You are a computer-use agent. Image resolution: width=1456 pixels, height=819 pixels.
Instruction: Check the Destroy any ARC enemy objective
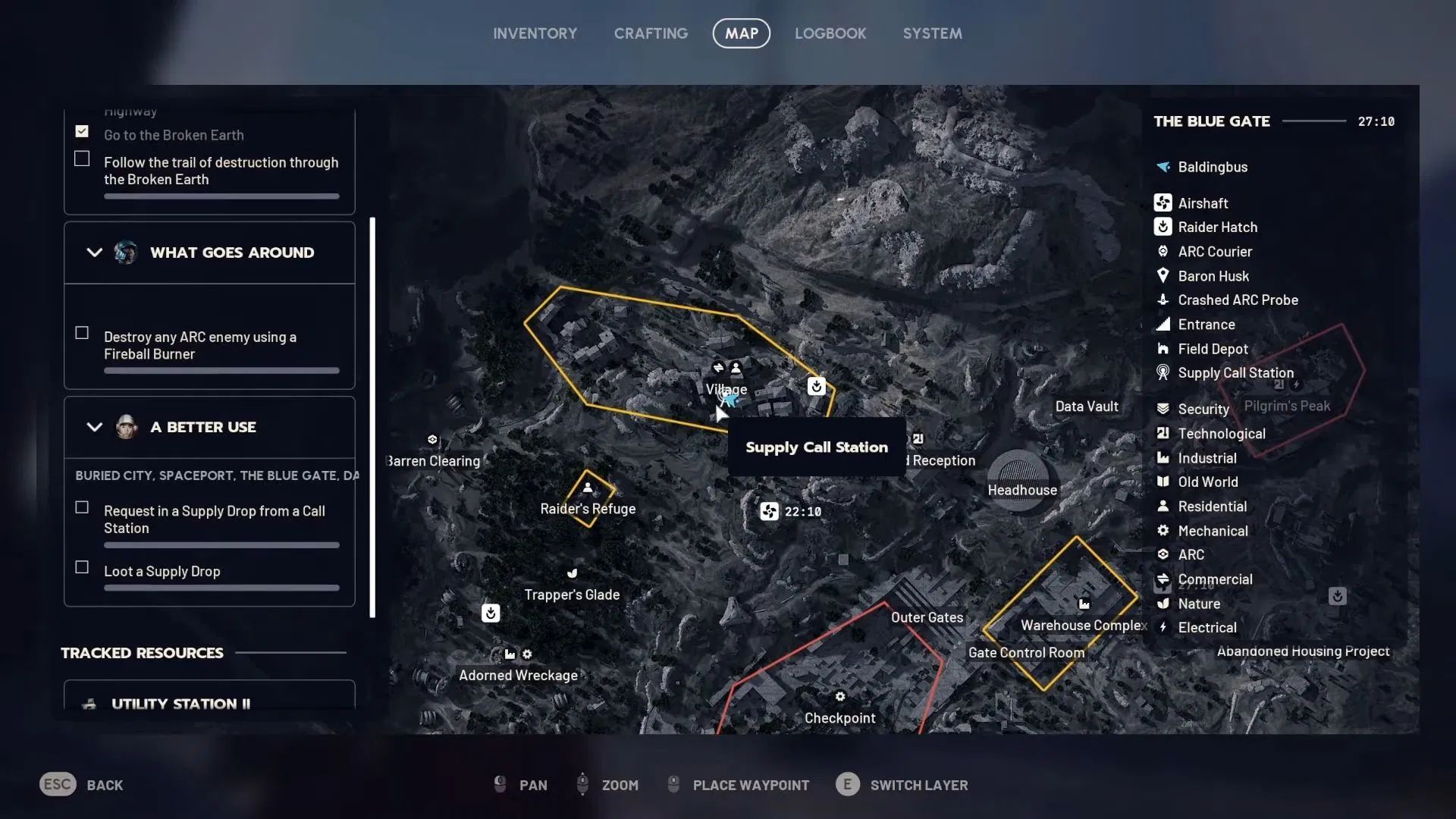(81, 331)
